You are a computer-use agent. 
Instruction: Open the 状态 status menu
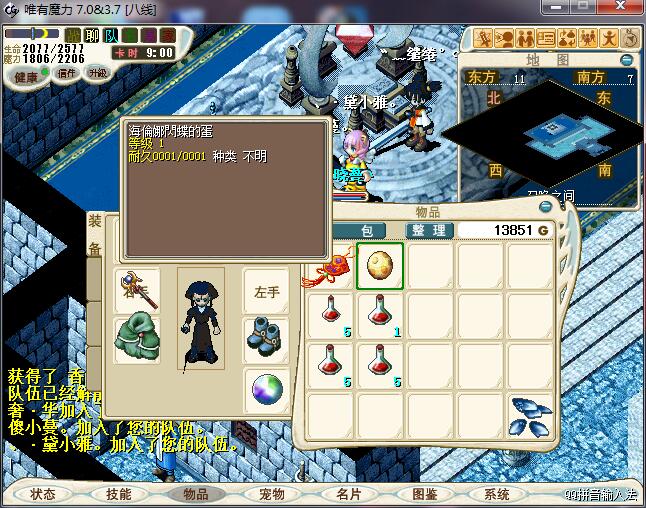coord(43,494)
